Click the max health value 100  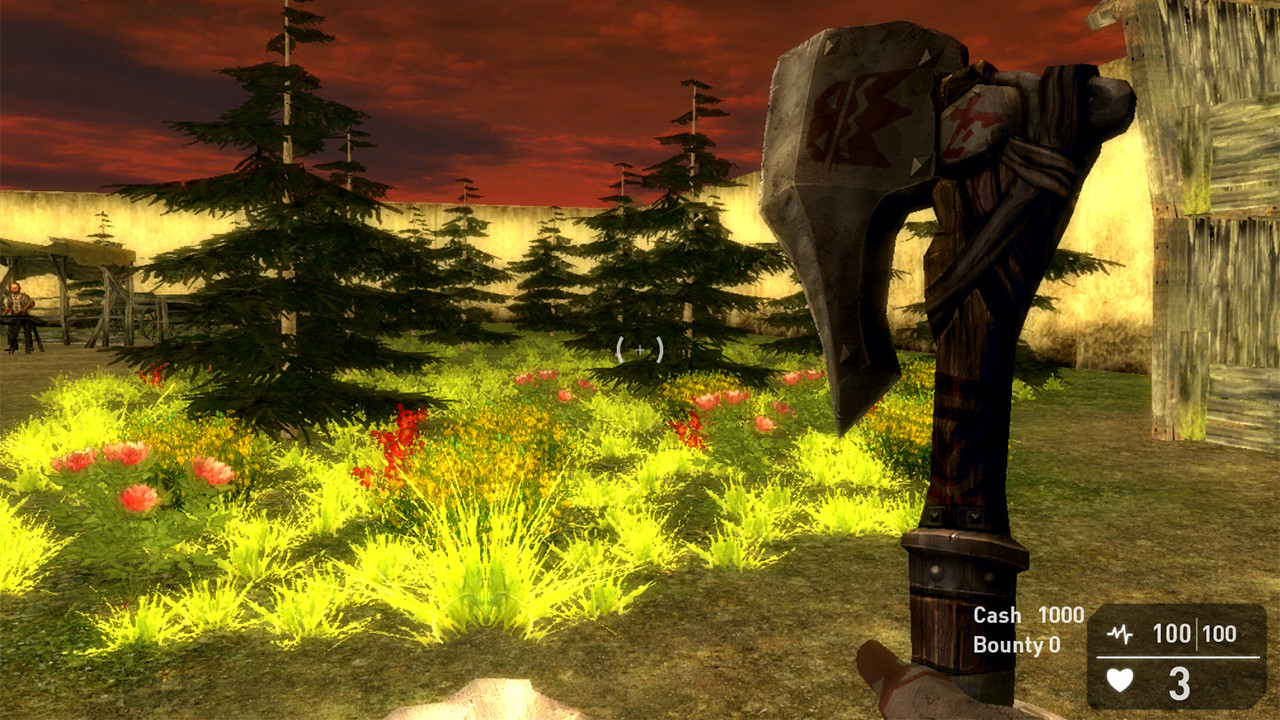[x=1219, y=632]
